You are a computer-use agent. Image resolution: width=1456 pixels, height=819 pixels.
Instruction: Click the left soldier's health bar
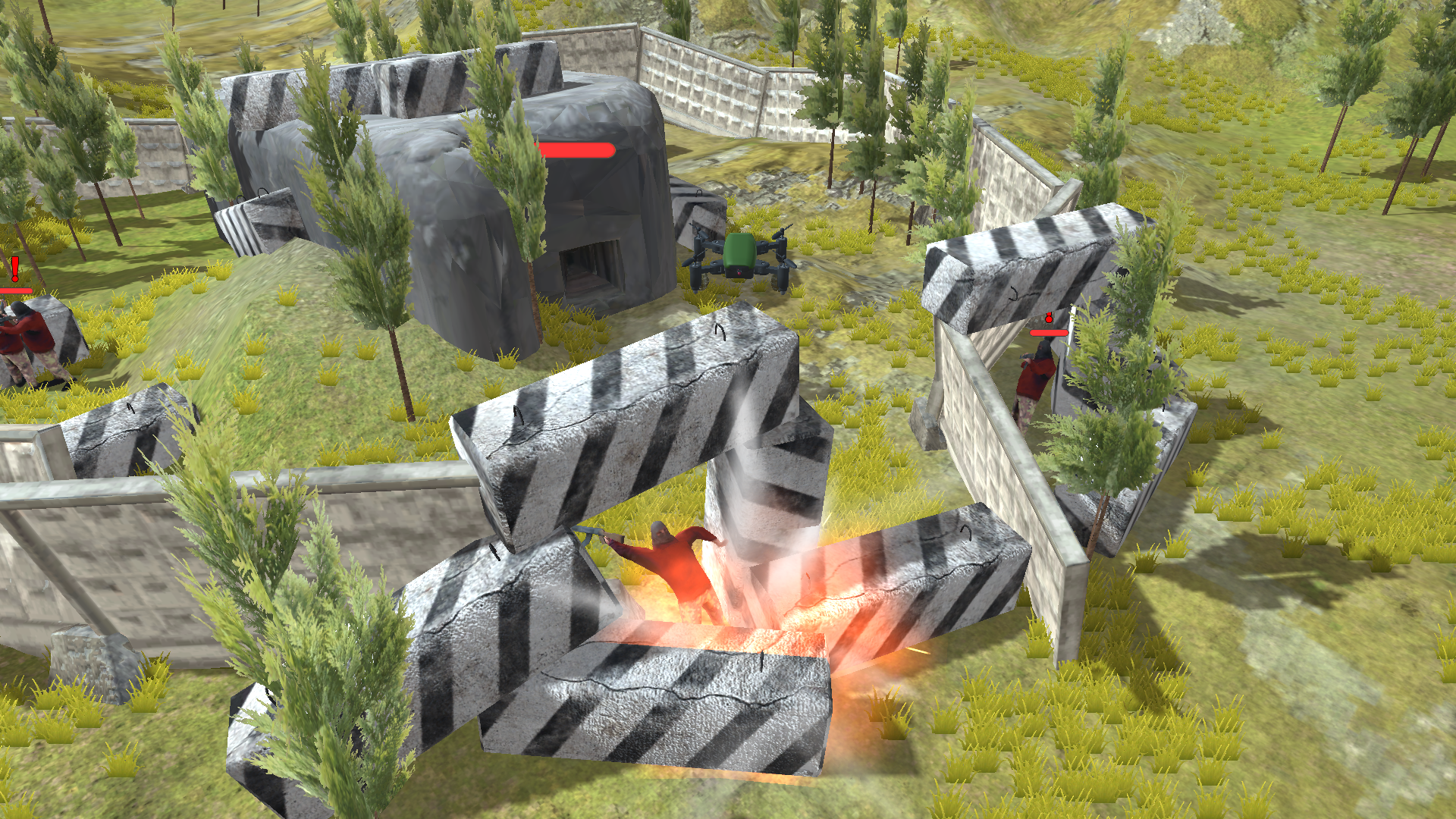pyautogui.click(x=15, y=290)
